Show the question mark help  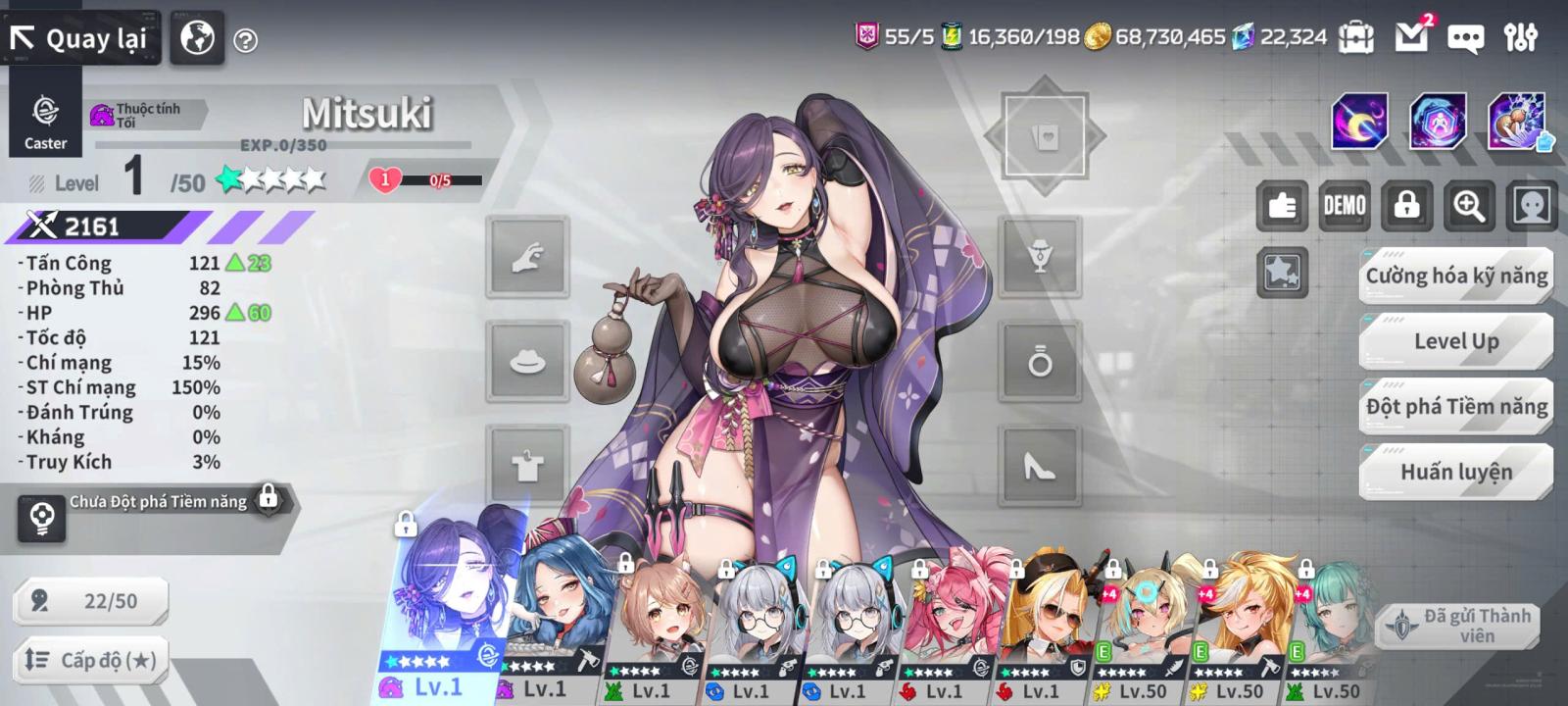tap(246, 41)
